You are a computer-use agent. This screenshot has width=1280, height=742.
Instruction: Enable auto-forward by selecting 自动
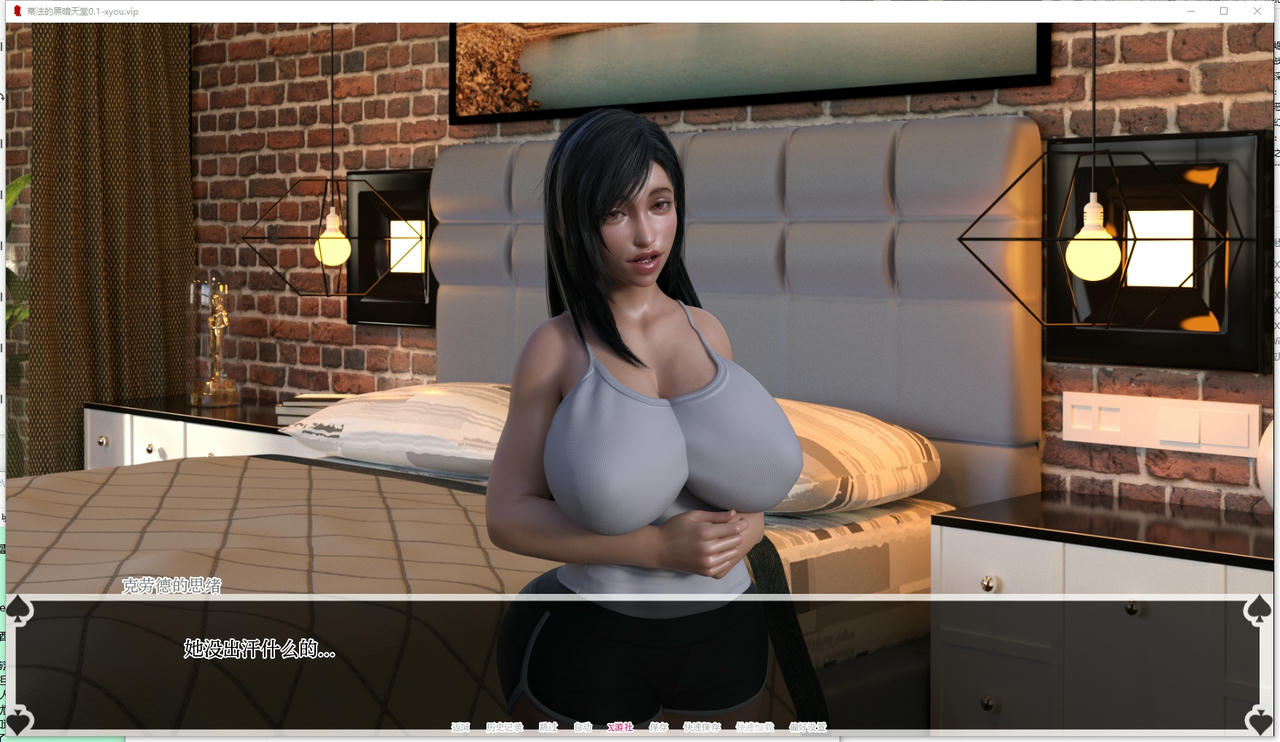pyautogui.click(x=580, y=729)
